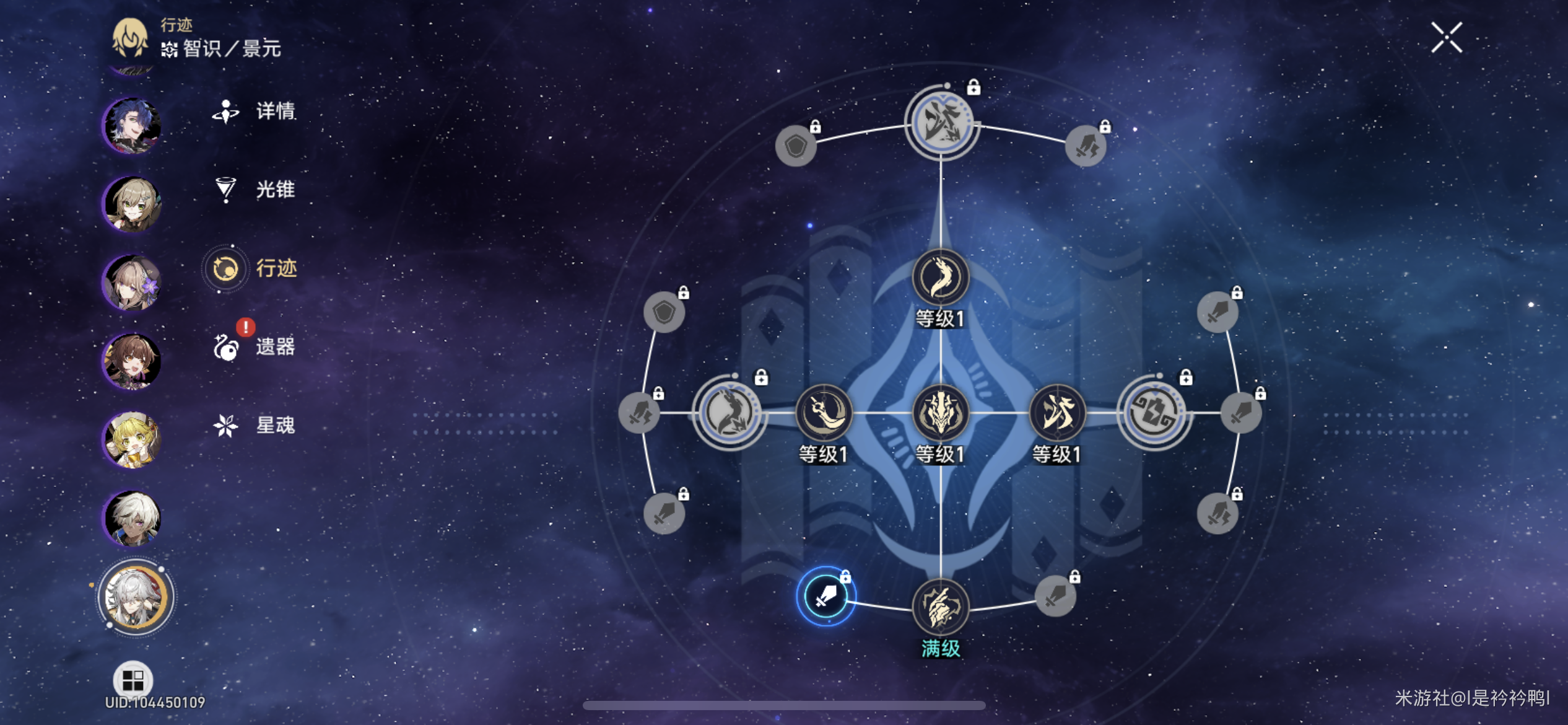Choose the portrait with the purple flower hairpin
Viewport: 1568px width, 725px height.
tap(132, 283)
